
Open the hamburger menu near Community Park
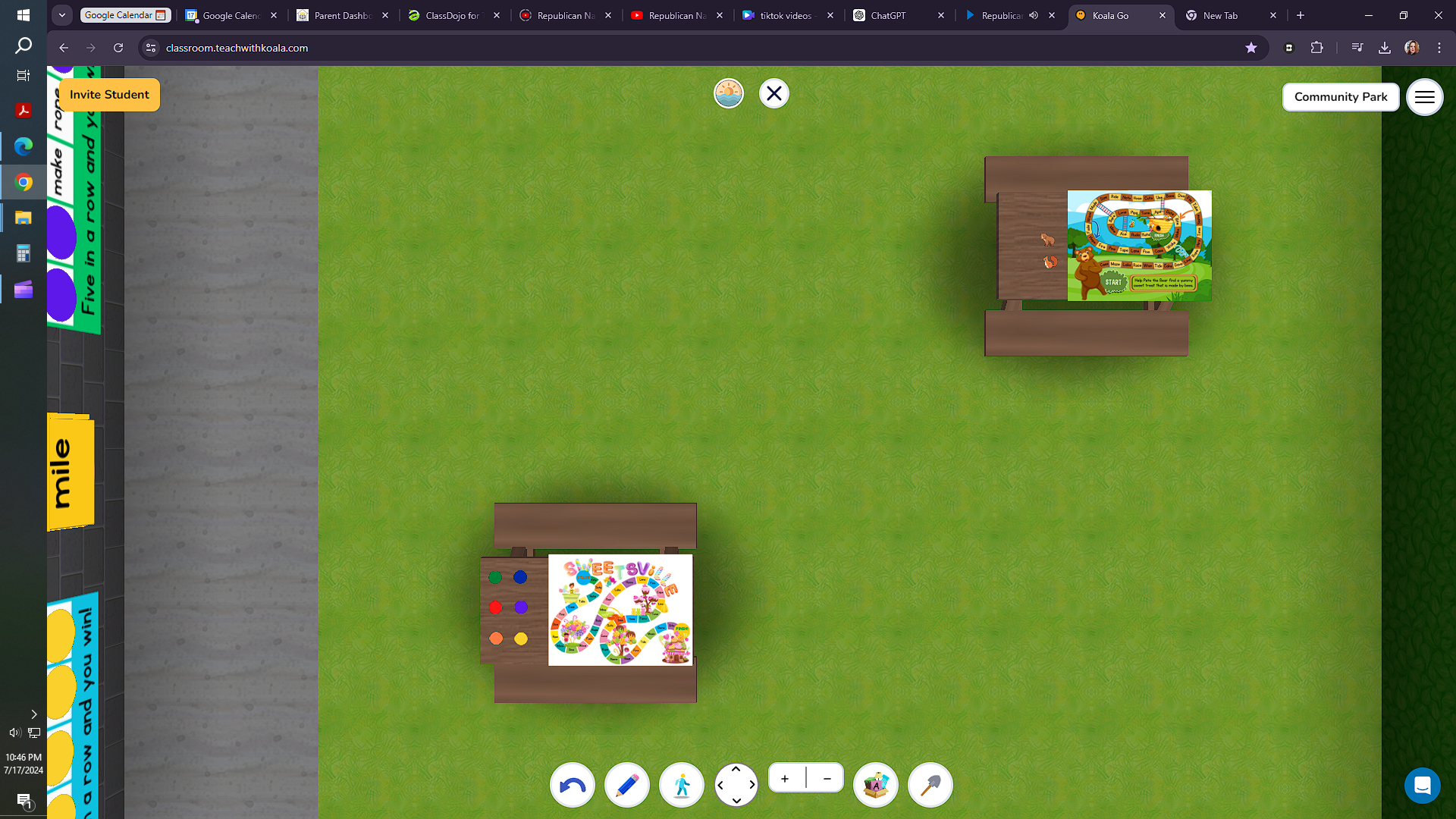(x=1425, y=96)
